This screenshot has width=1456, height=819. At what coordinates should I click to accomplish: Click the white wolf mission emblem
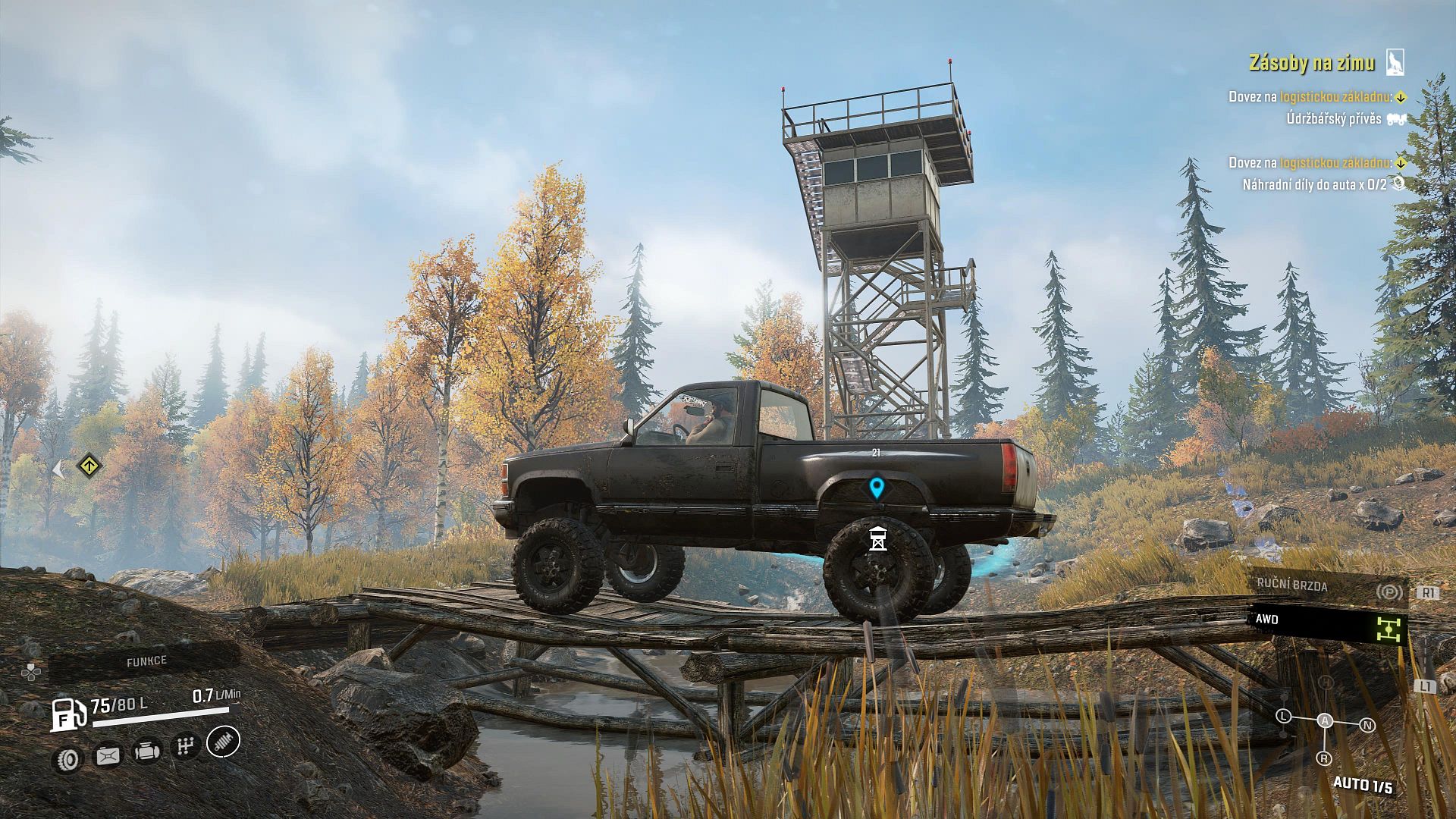1395,62
